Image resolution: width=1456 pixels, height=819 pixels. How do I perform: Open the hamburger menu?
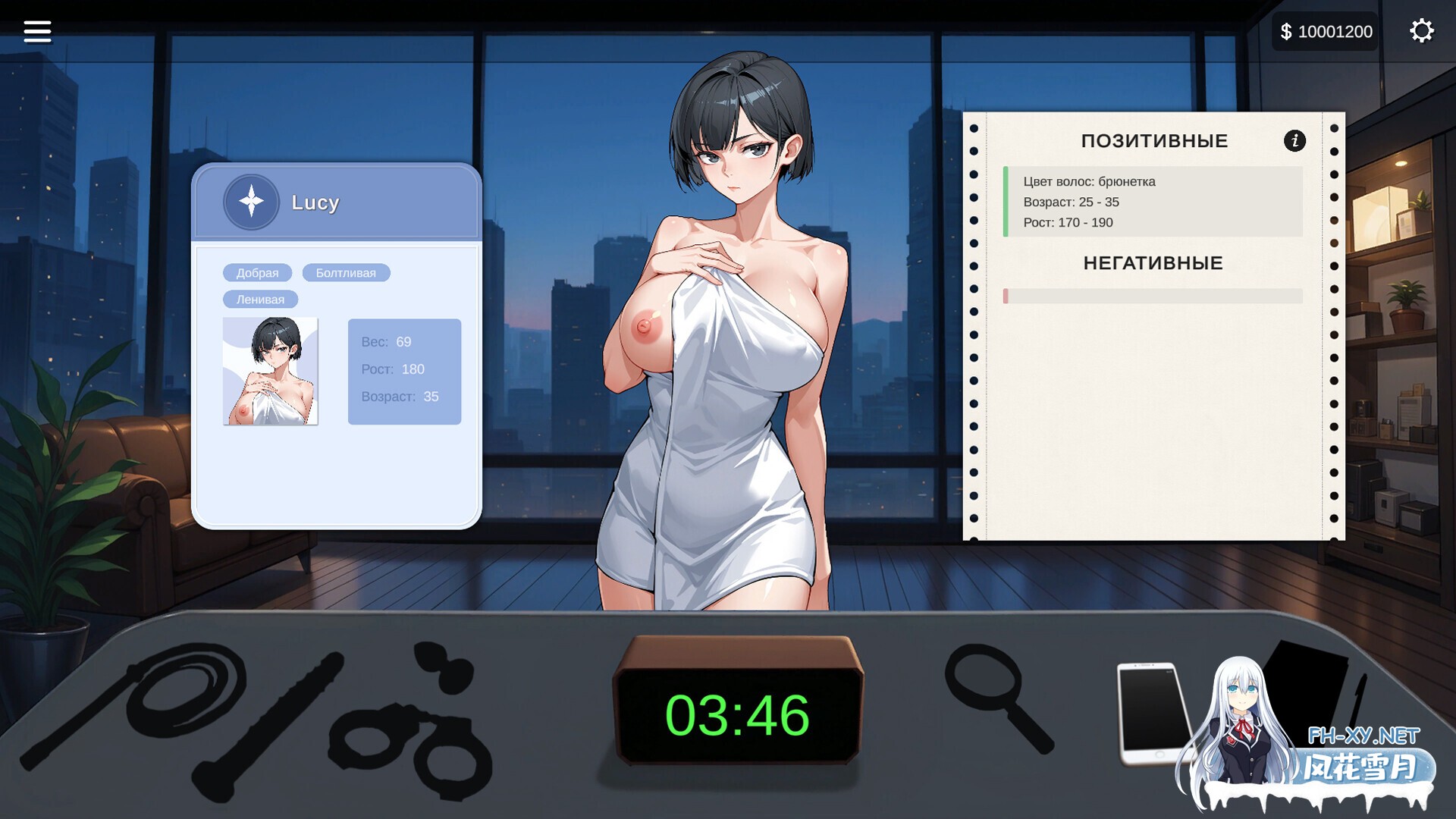36,31
